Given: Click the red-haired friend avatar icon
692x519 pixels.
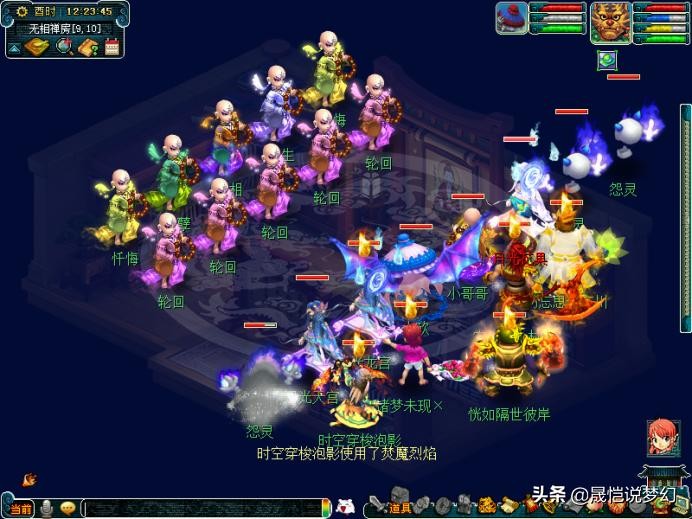Looking at the screenshot, I should (659, 440).
